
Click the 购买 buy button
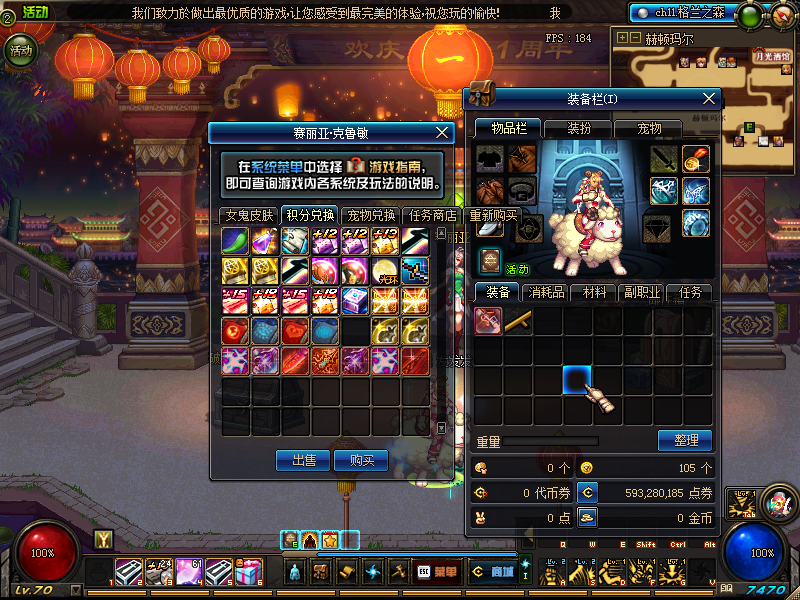pyautogui.click(x=361, y=460)
